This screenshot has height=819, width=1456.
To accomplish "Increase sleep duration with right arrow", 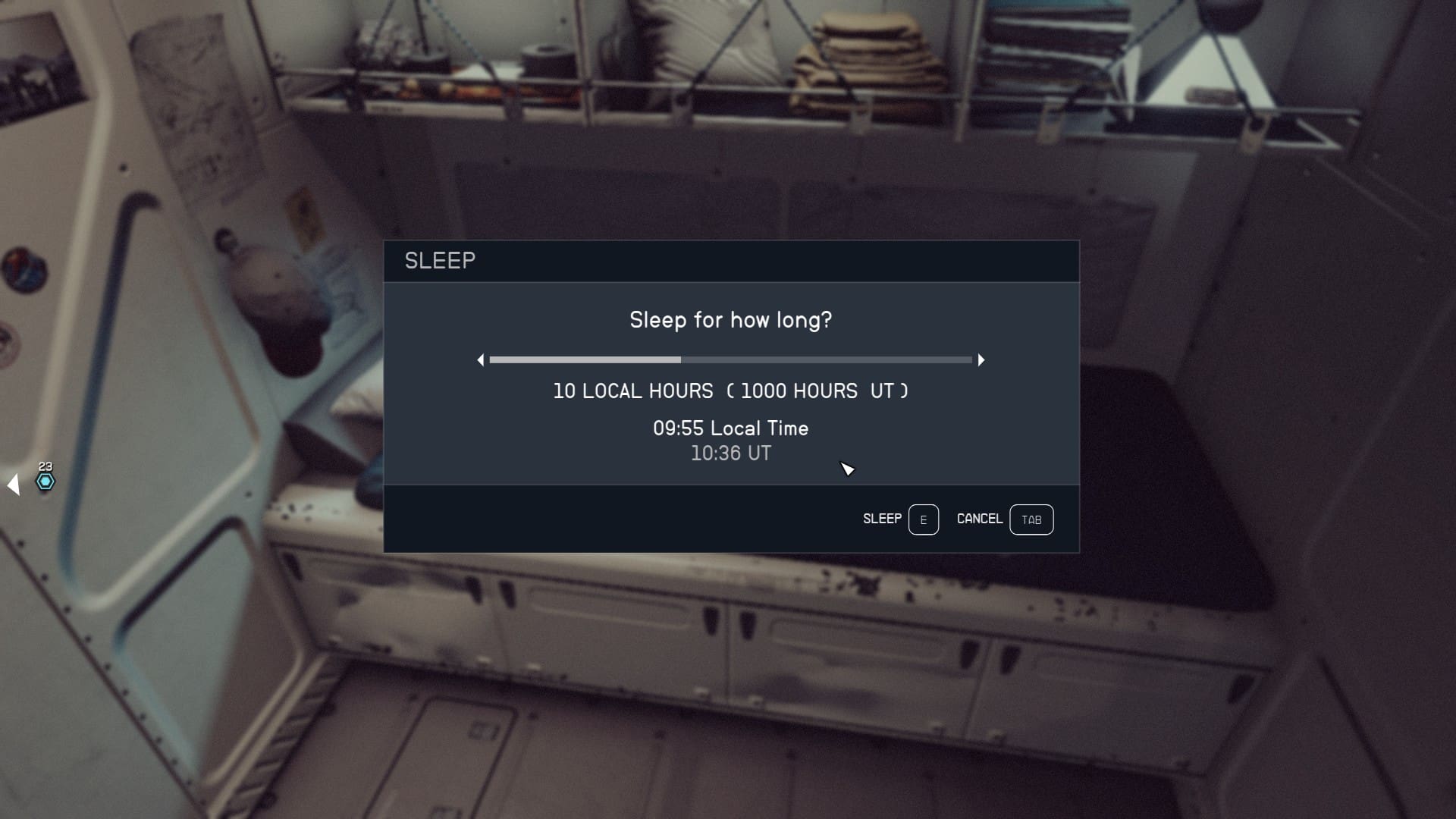I will pos(981,360).
